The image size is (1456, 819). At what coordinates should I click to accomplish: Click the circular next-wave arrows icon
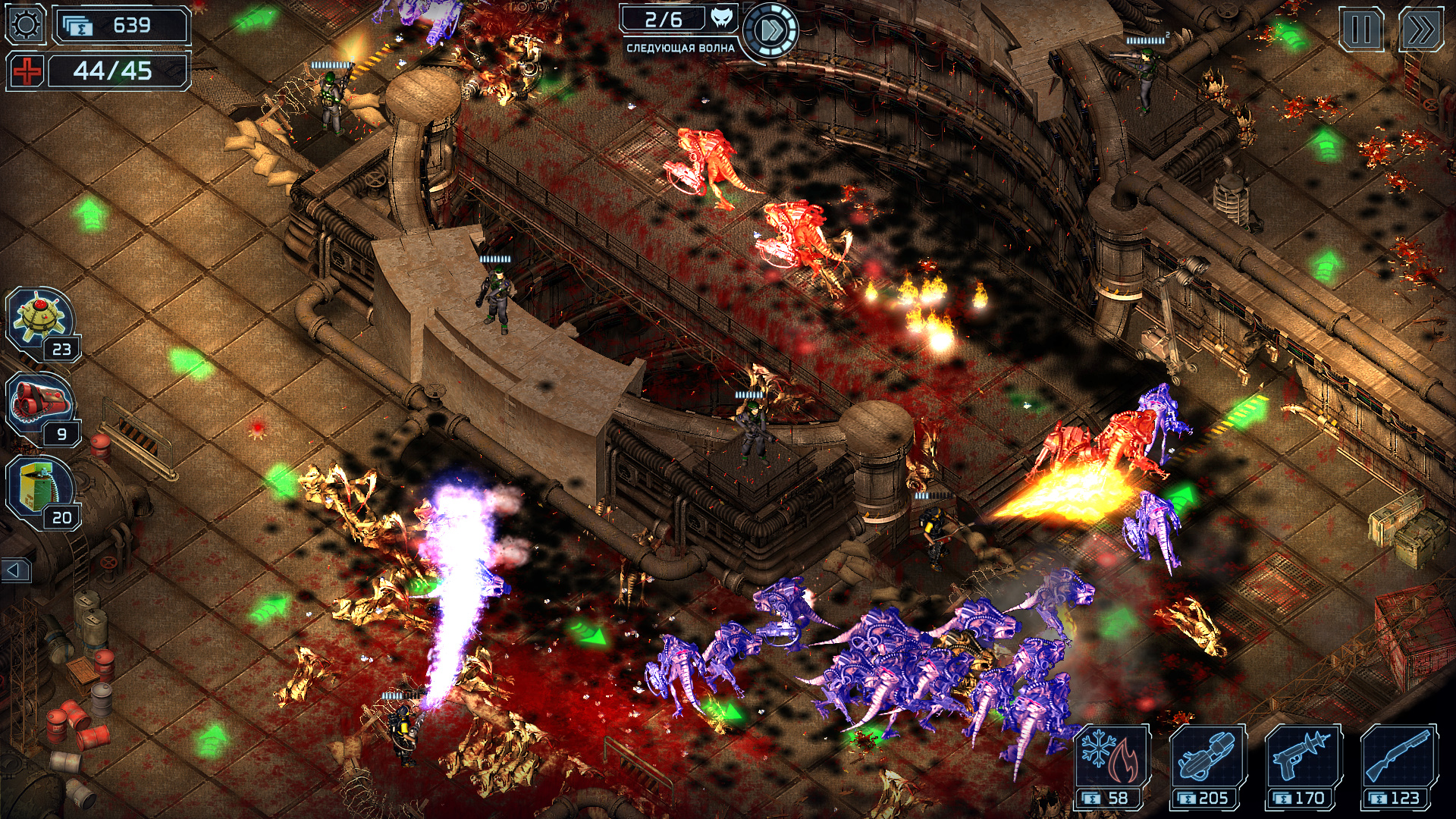click(772, 29)
